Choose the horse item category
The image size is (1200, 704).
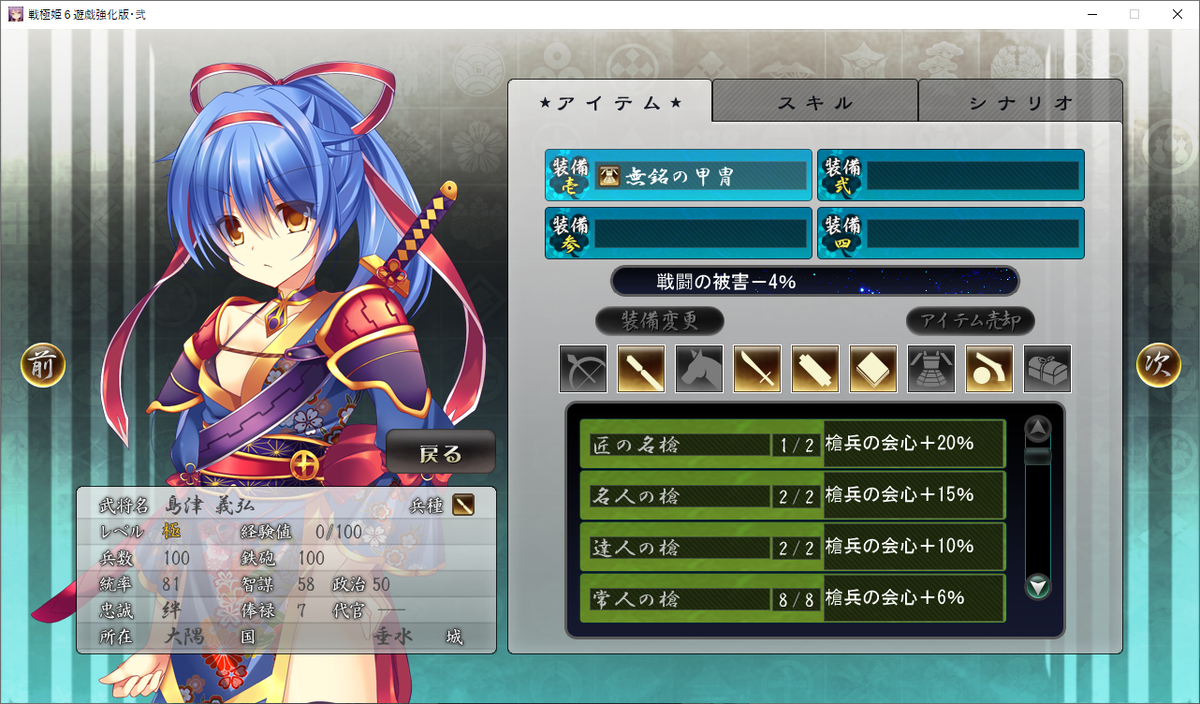tap(699, 369)
